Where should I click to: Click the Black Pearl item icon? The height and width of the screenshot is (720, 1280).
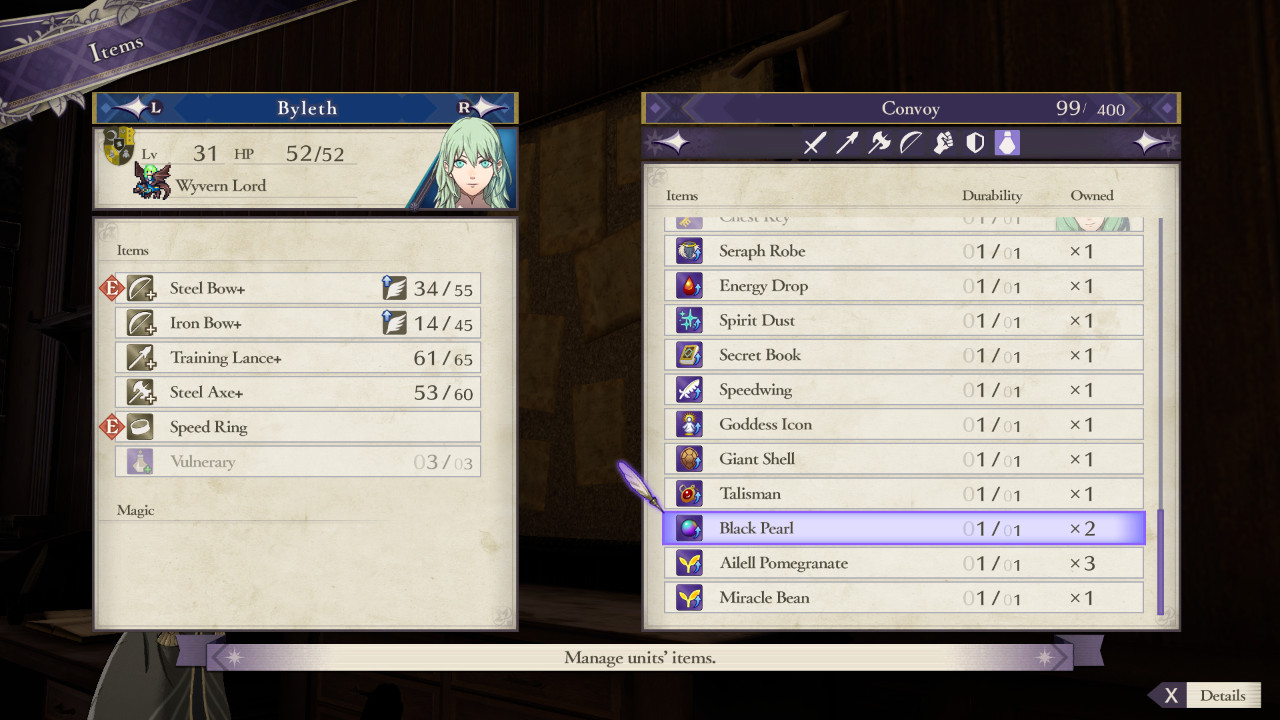click(688, 528)
